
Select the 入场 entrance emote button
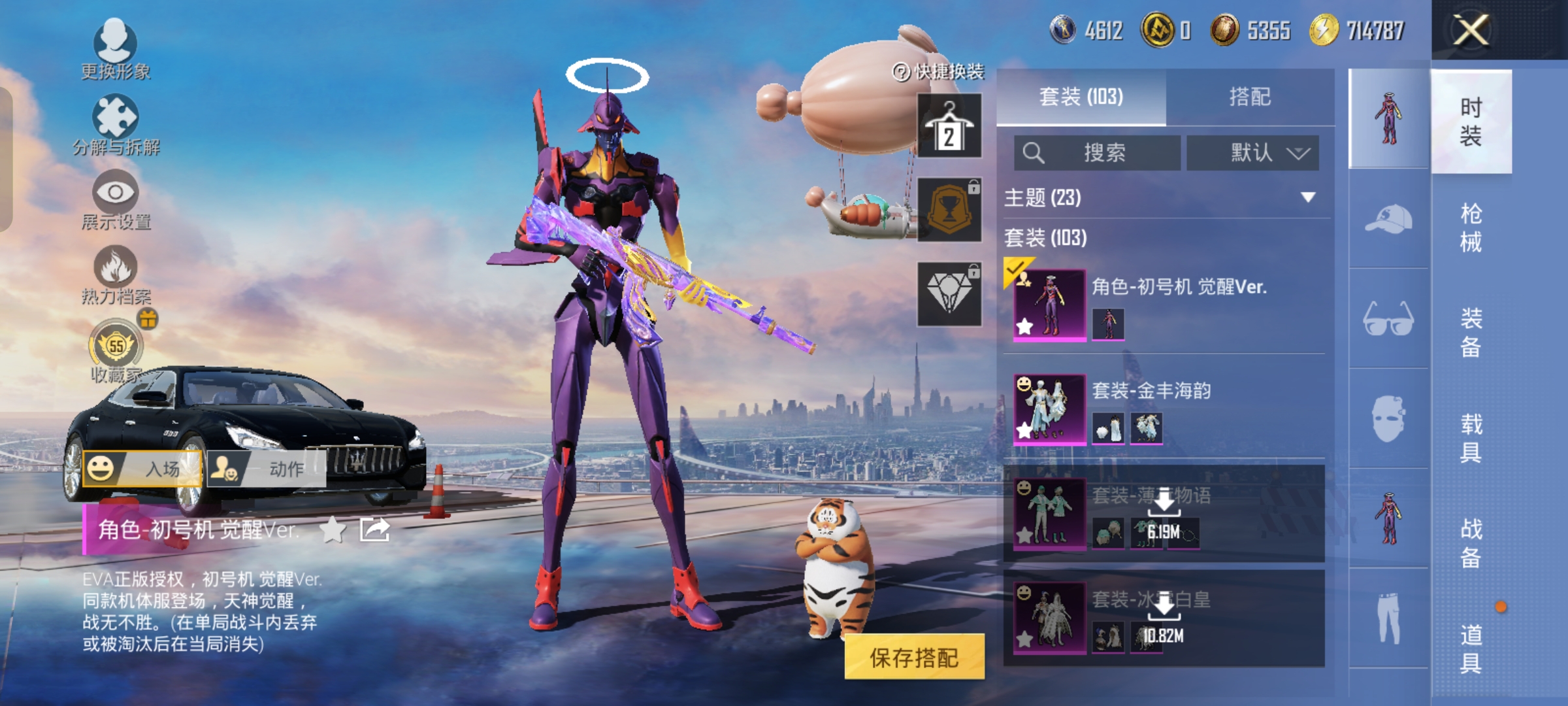tap(142, 469)
